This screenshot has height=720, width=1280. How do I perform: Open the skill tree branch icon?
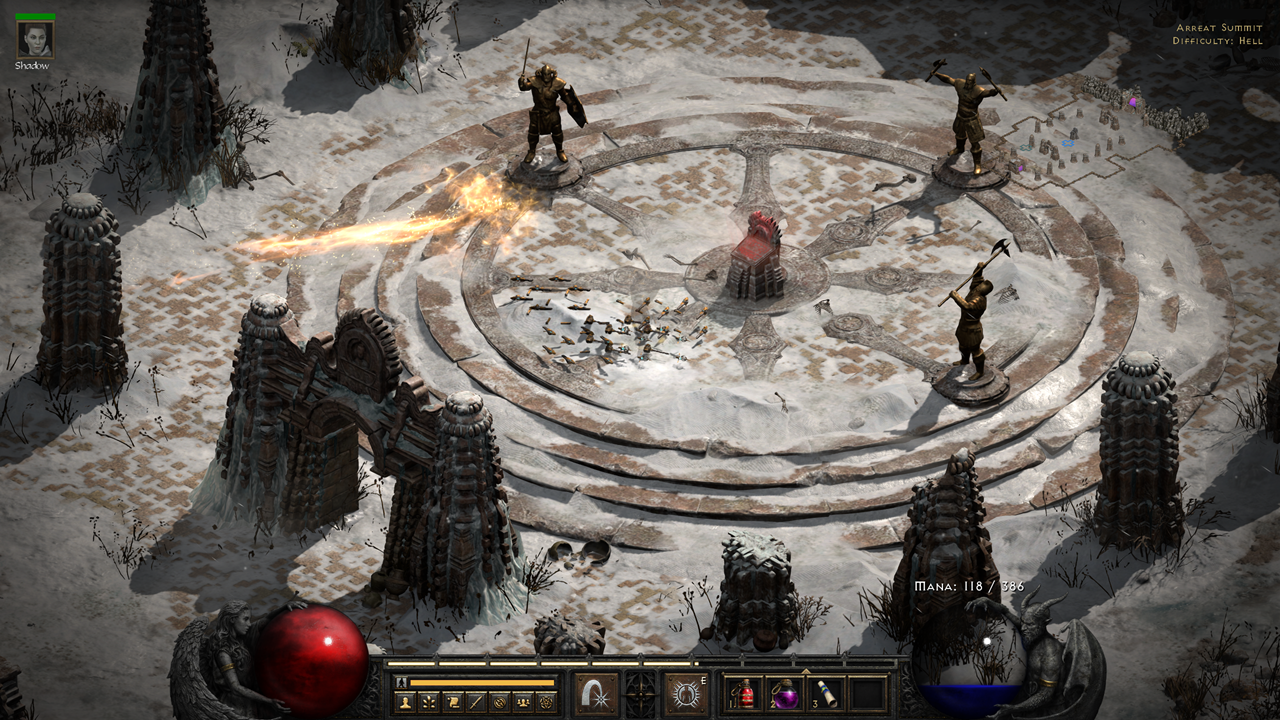(430, 702)
